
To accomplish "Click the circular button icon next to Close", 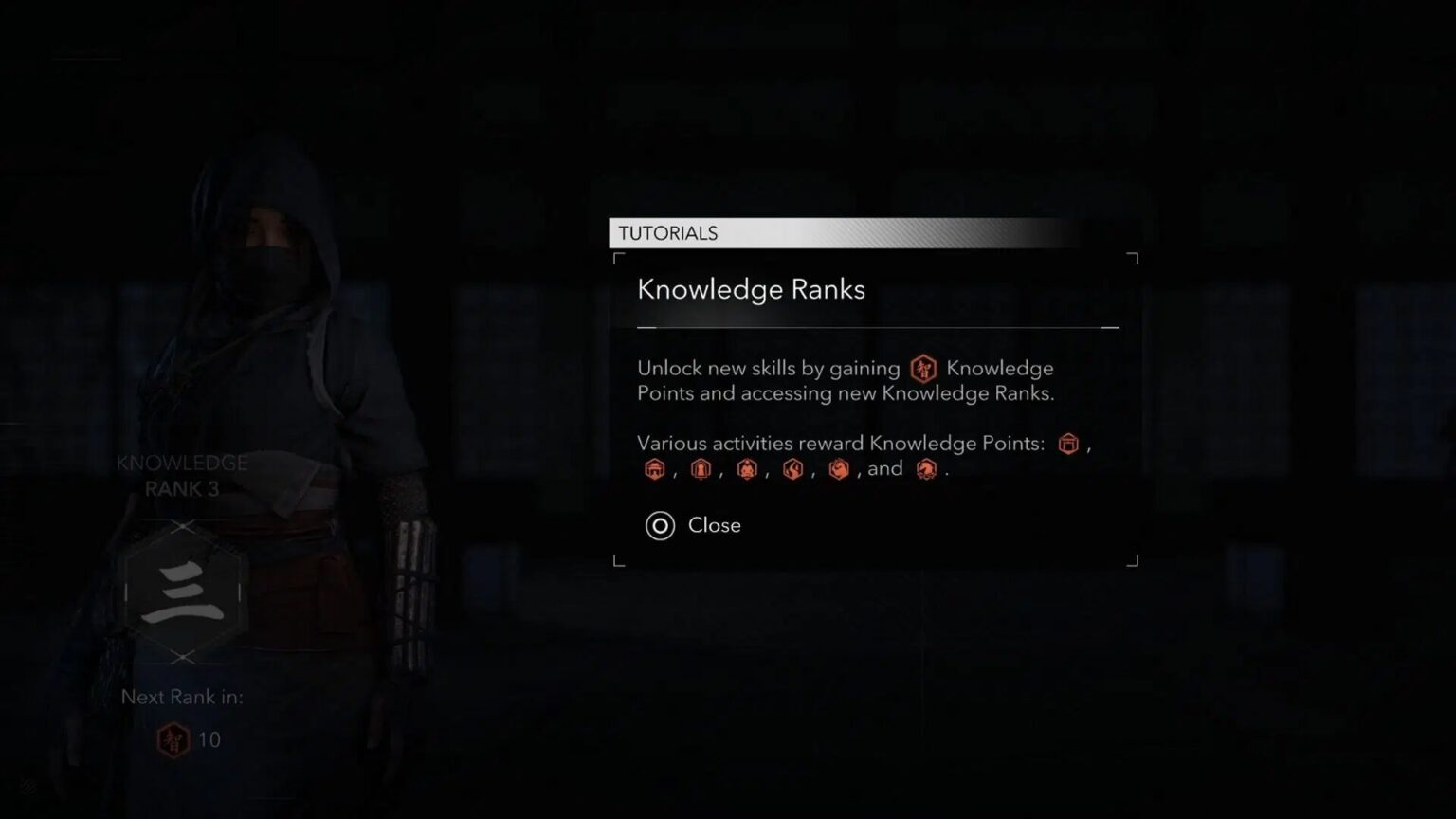I will point(661,526).
